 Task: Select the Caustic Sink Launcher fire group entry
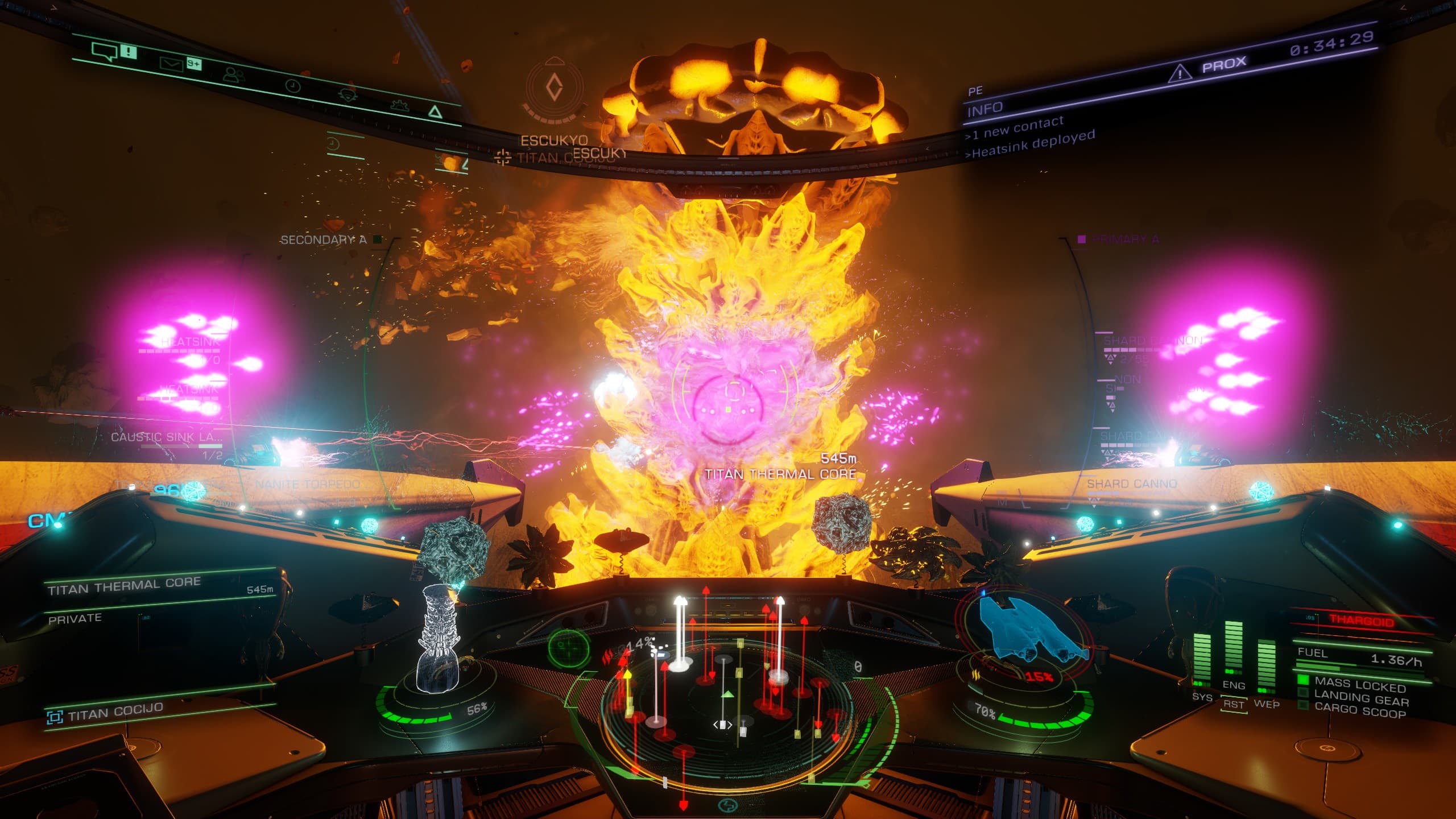pos(167,437)
